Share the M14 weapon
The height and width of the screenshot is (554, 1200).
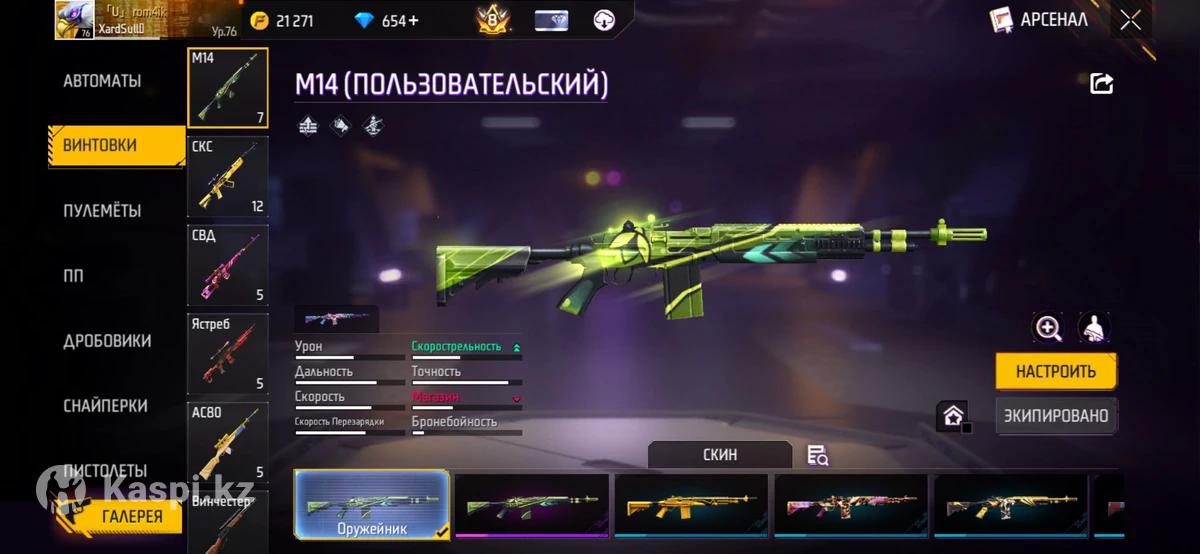[x=1101, y=84]
